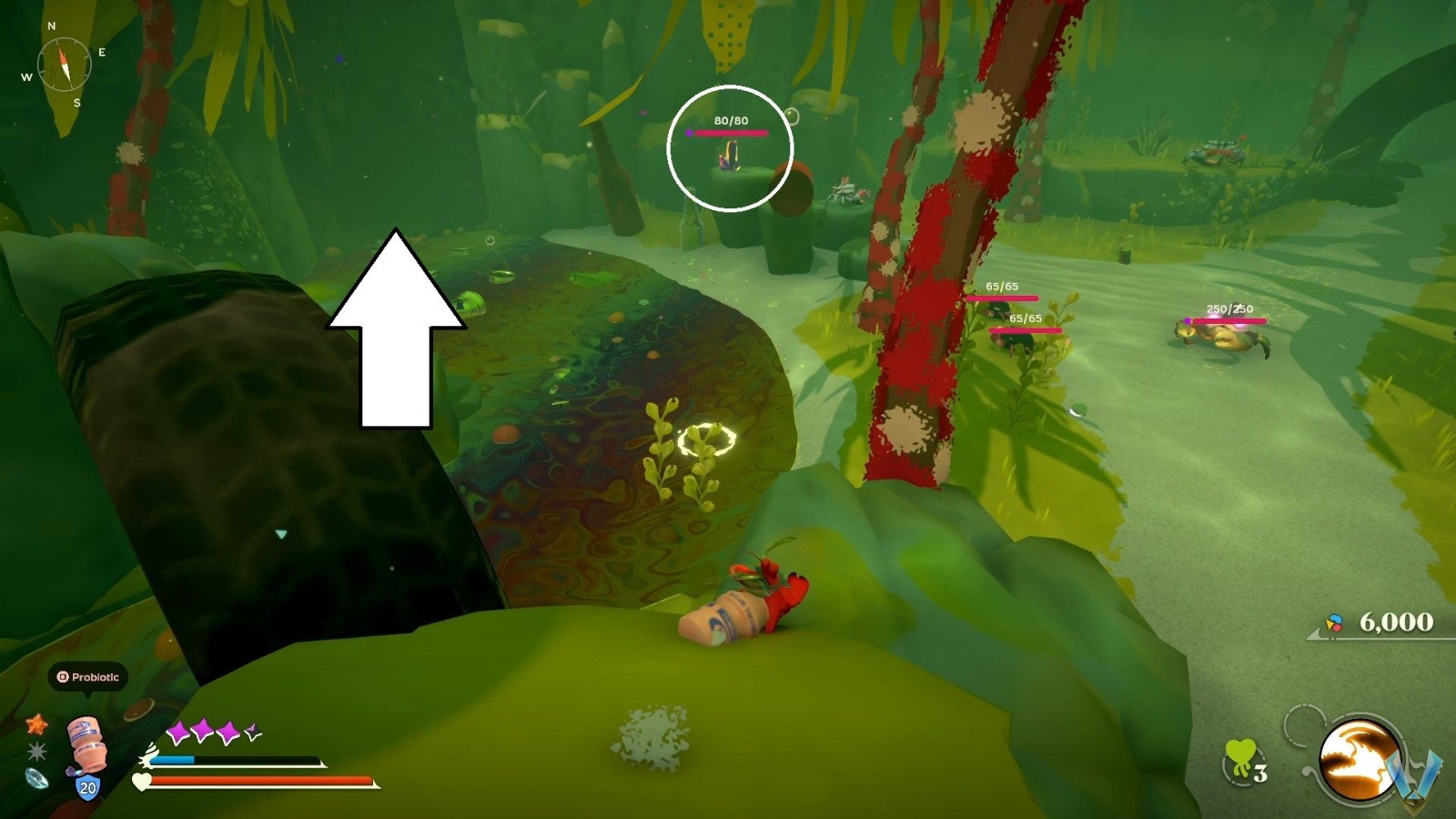
Task: Click the blue stamina bar
Action: tap(174, 759)
